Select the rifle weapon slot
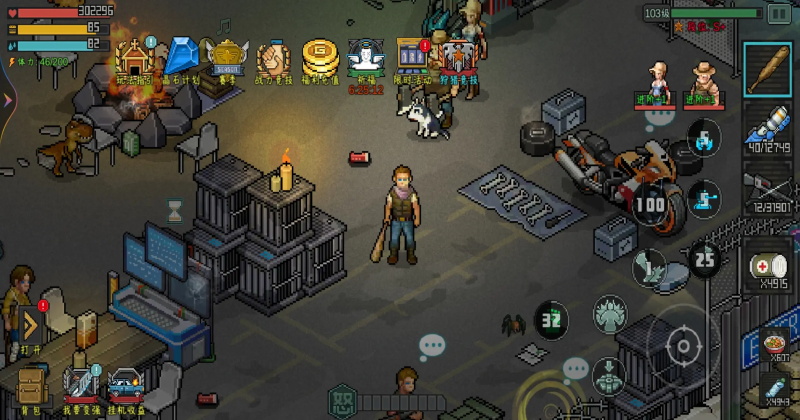This screenshot has width=800, height=420. coord(769,190)
